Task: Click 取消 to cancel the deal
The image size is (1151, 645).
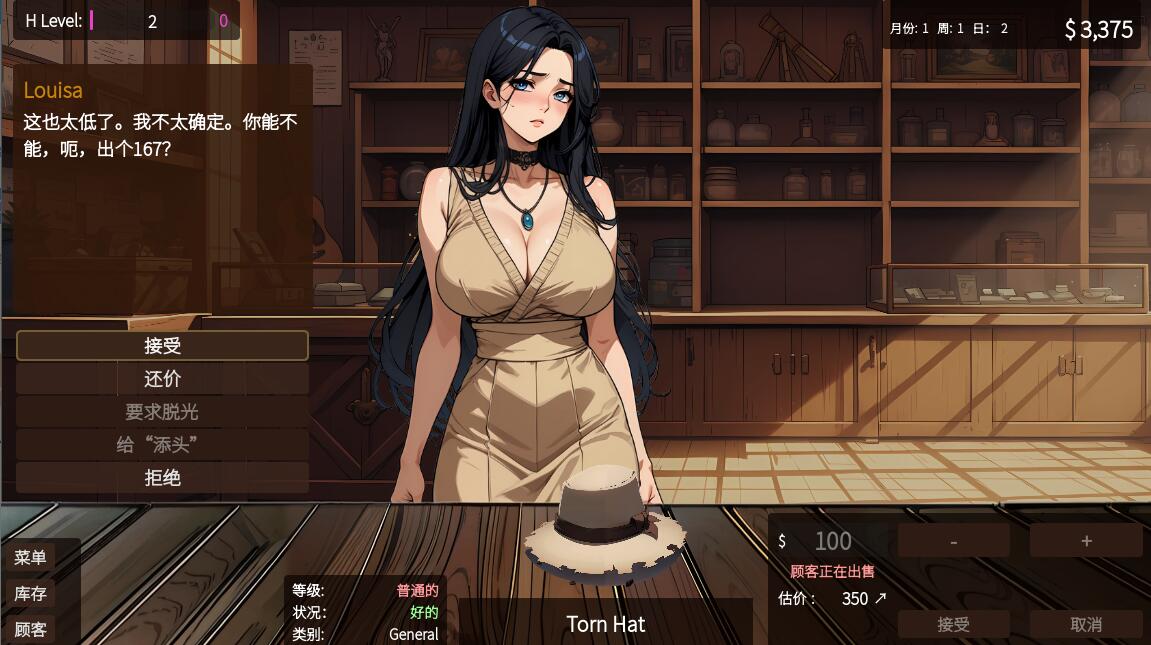Action: coord(1086,624)
